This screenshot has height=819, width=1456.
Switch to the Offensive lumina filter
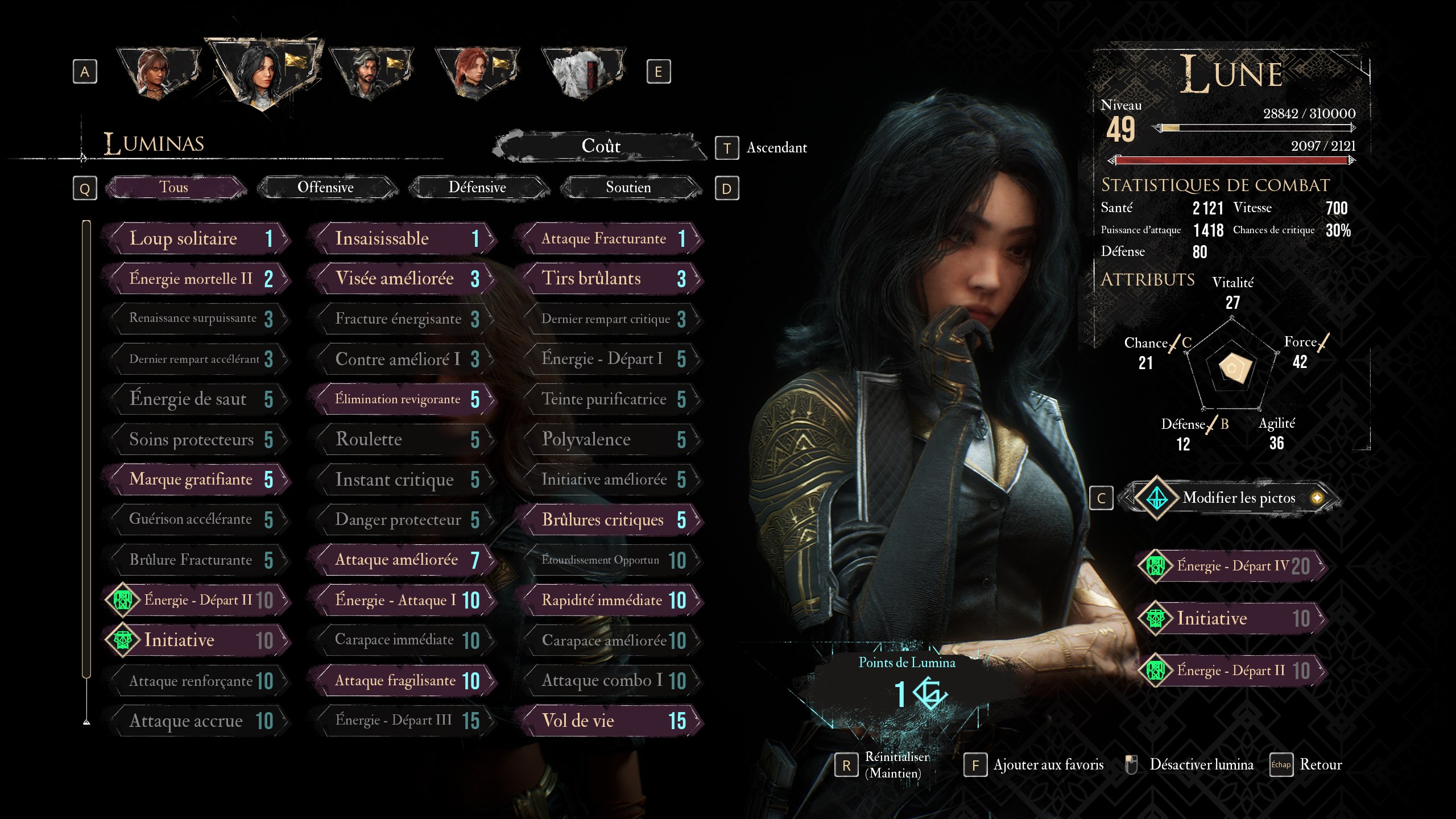coord(325,187)
